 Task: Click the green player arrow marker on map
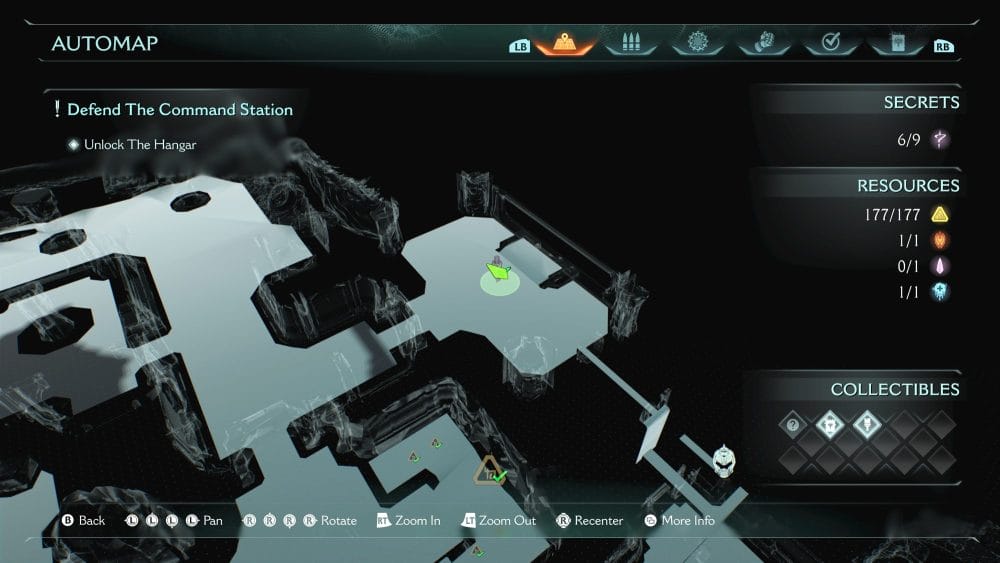point(498,271)
